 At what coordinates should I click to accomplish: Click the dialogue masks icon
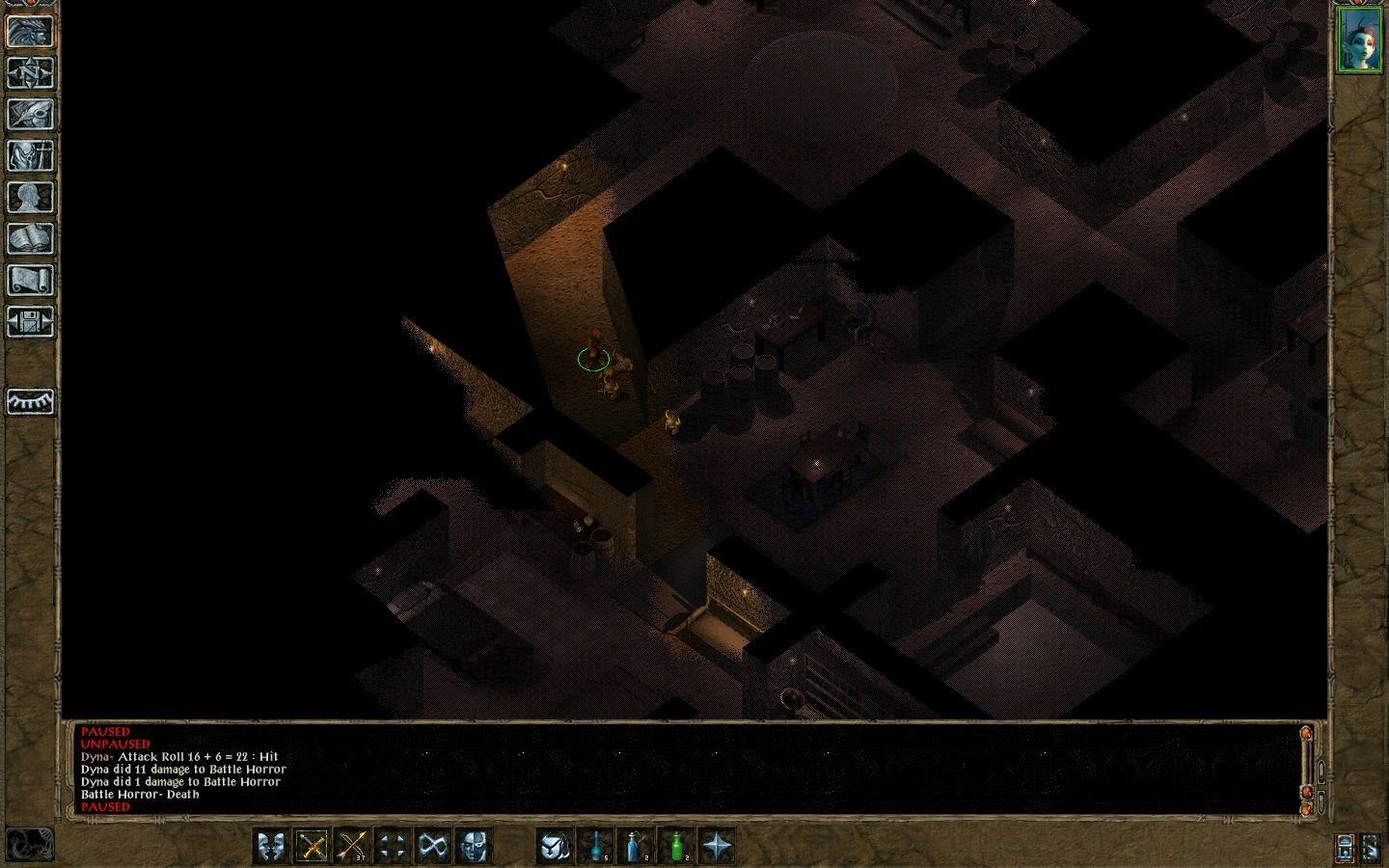(270, 847)
